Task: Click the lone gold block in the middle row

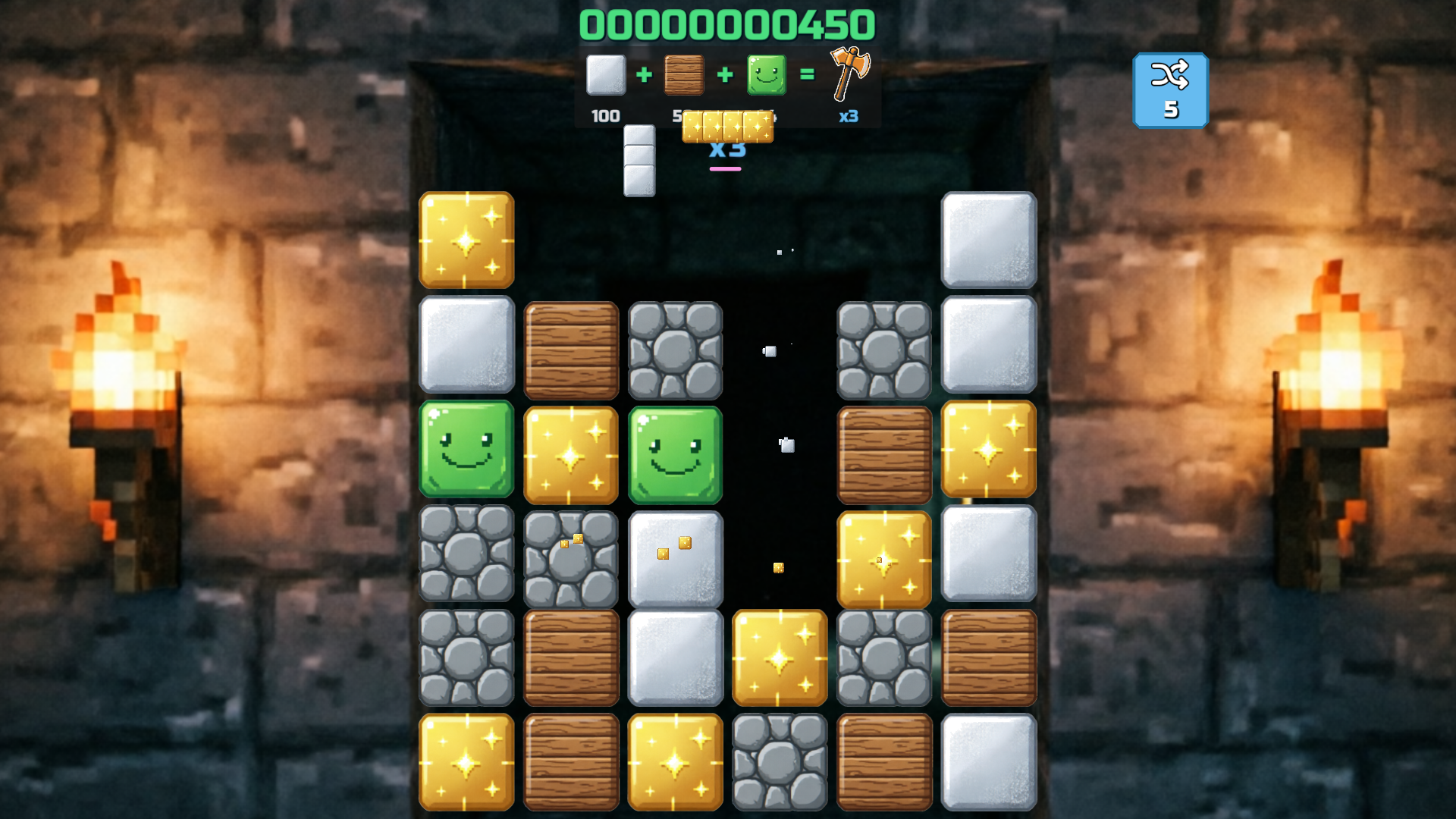Action: [780, 658]
